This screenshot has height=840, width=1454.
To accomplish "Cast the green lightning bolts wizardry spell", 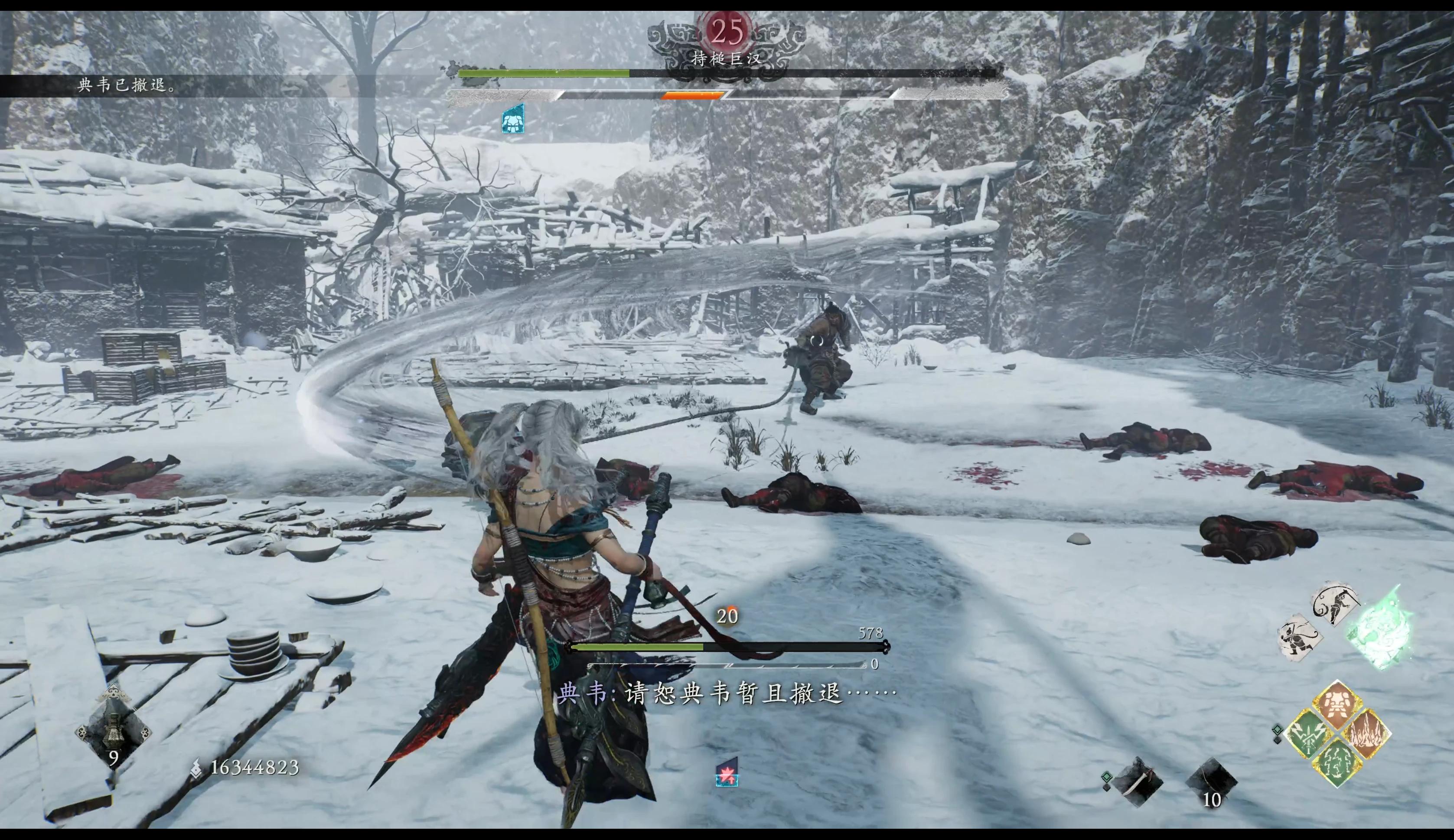I will pos(1337,763).
